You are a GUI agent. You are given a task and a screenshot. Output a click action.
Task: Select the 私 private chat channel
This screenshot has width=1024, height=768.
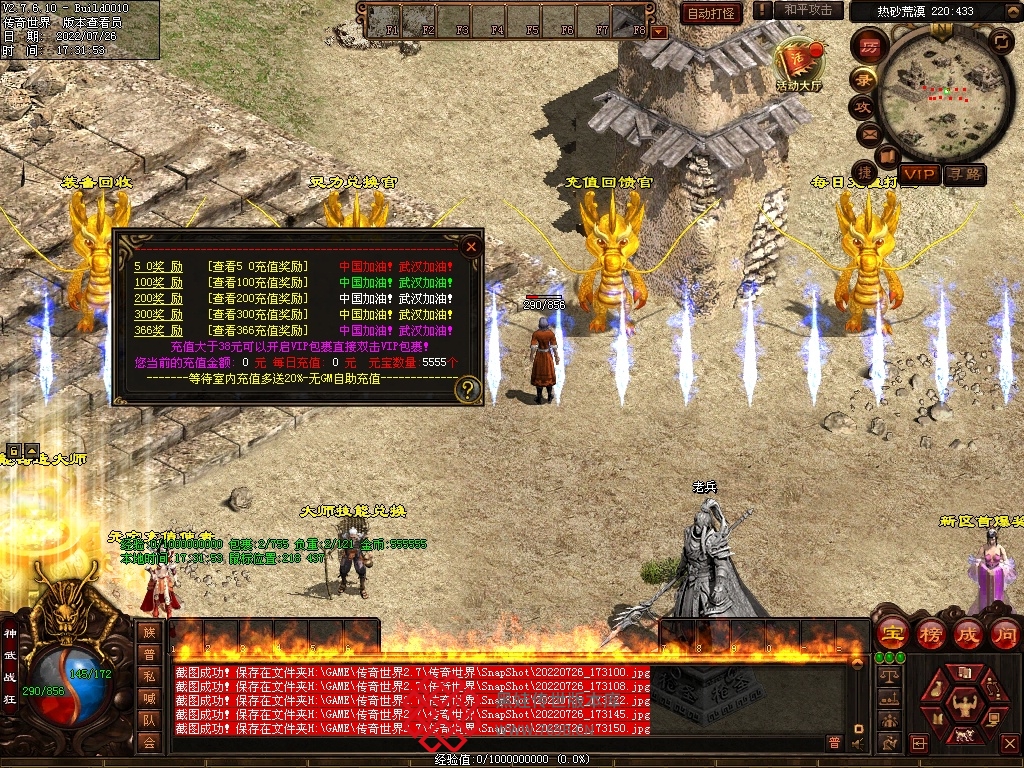coord(149,676)
